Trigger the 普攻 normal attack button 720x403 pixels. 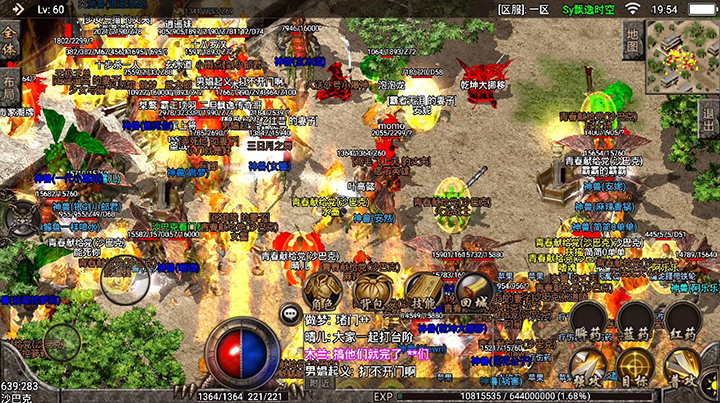coord(684,371)
